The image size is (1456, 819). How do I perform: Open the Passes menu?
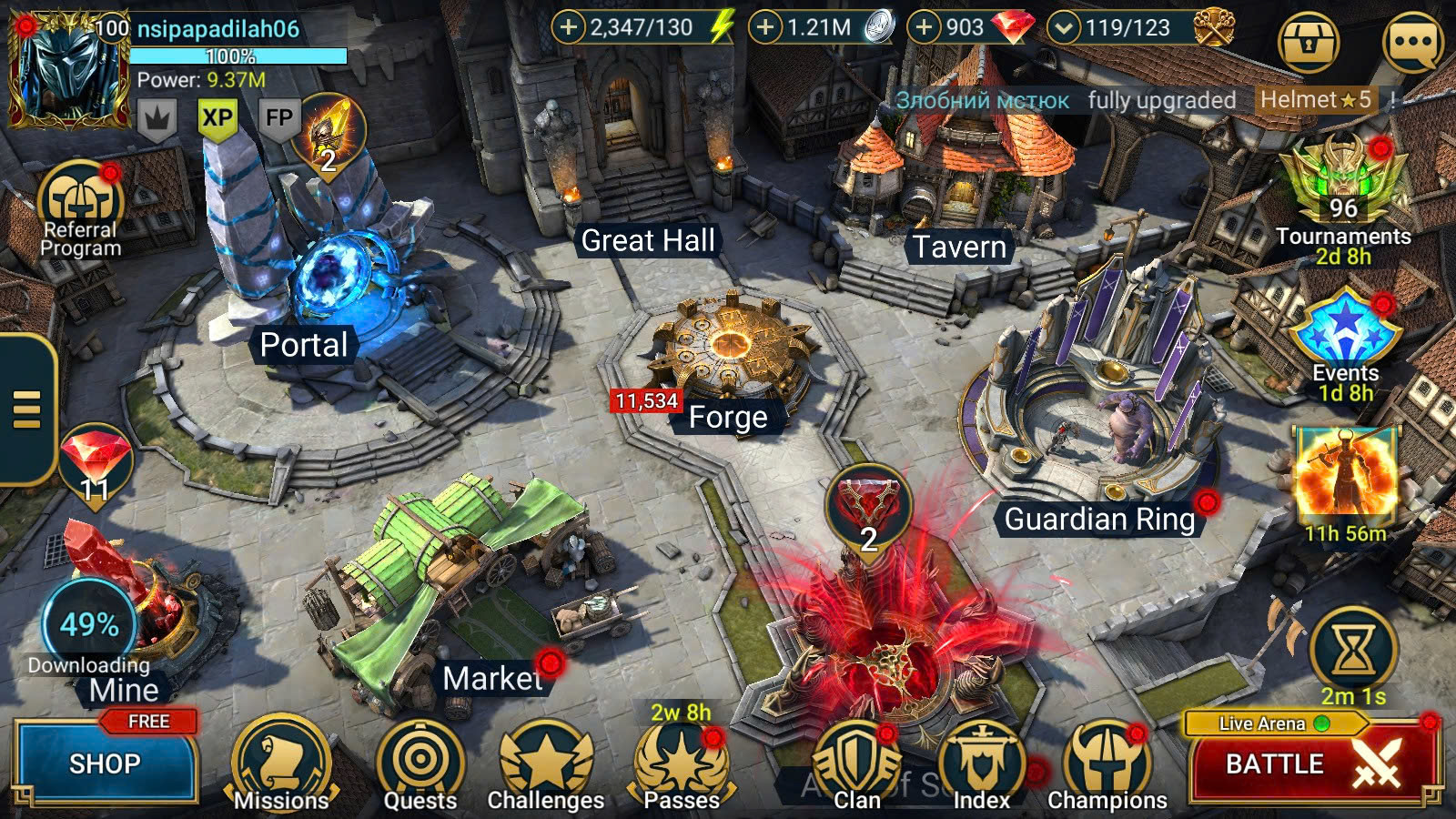(682, 764)
